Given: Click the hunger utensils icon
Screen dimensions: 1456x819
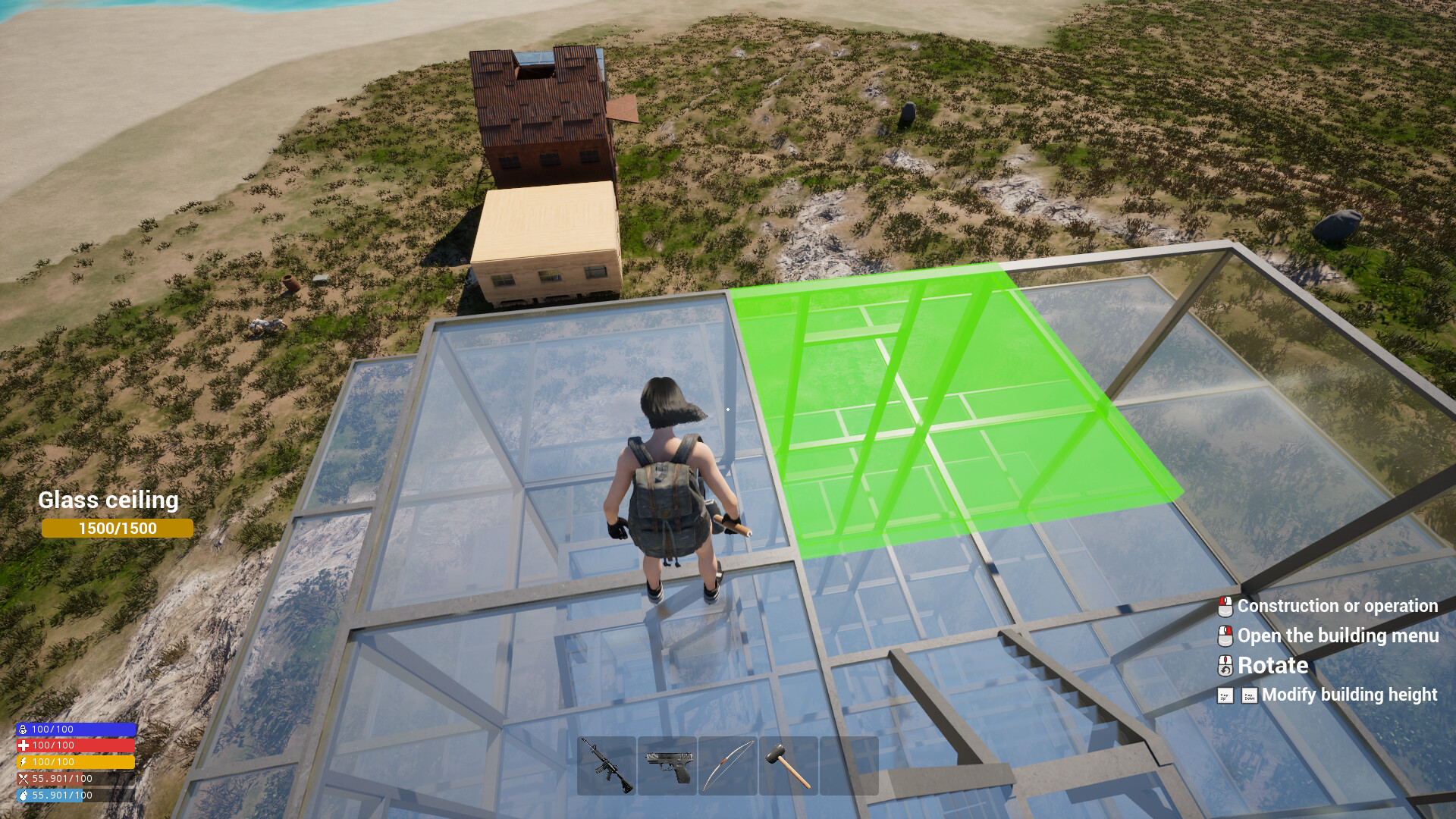Looking at the screenshot, I should tap(23, 778).
